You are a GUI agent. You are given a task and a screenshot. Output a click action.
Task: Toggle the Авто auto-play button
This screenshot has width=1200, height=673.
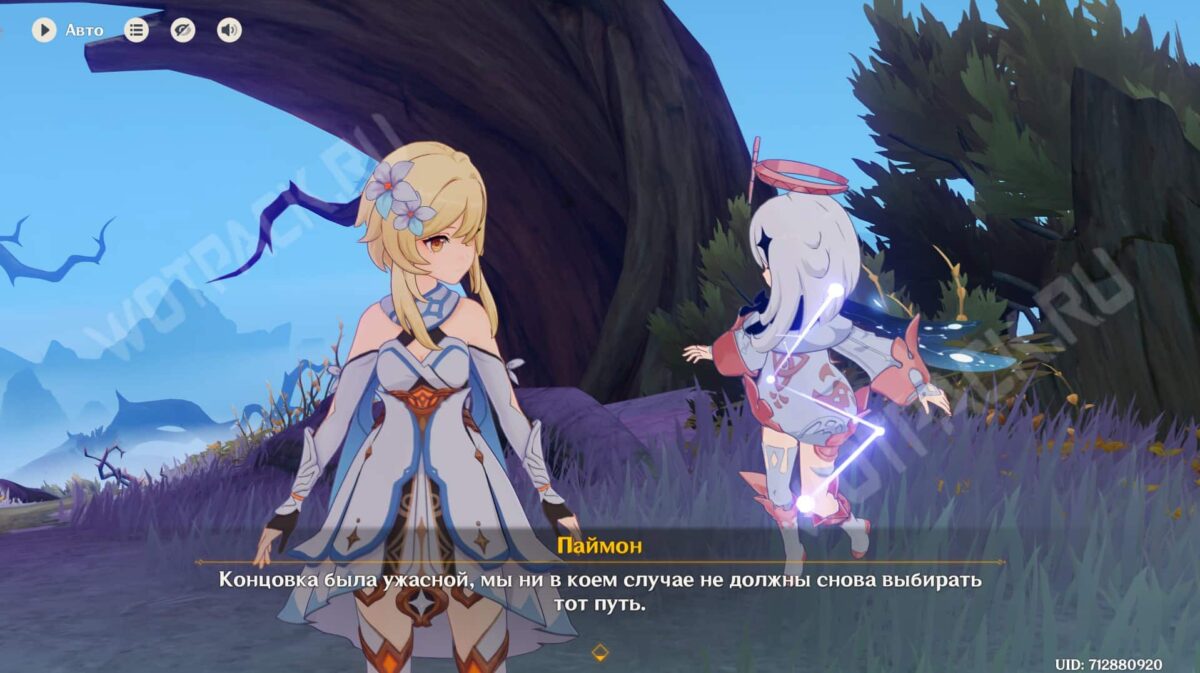[44, 30]
